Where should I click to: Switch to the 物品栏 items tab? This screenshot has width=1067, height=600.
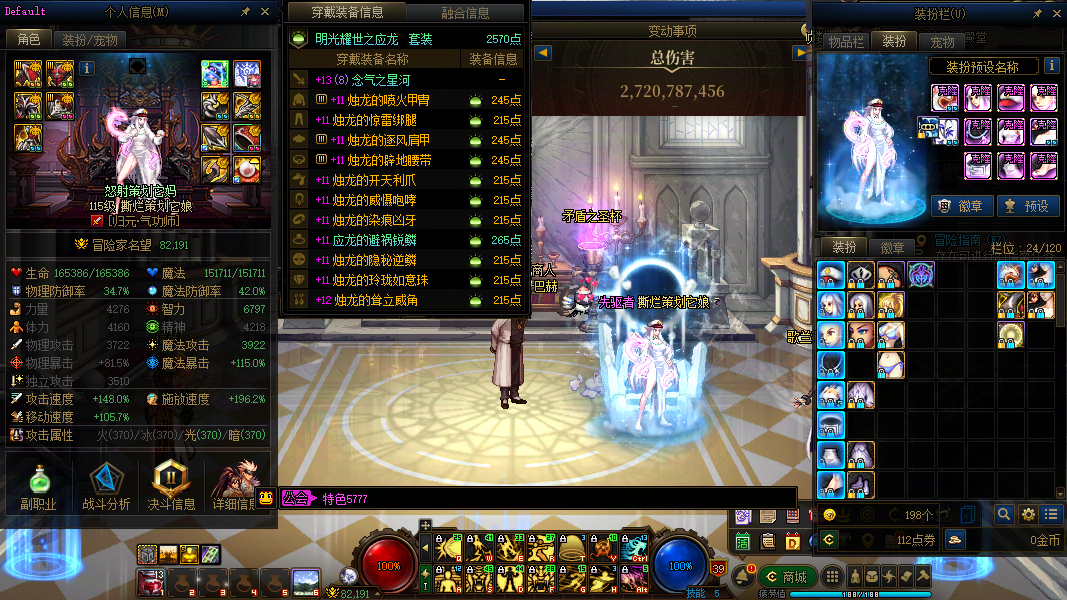click(845, 41)
